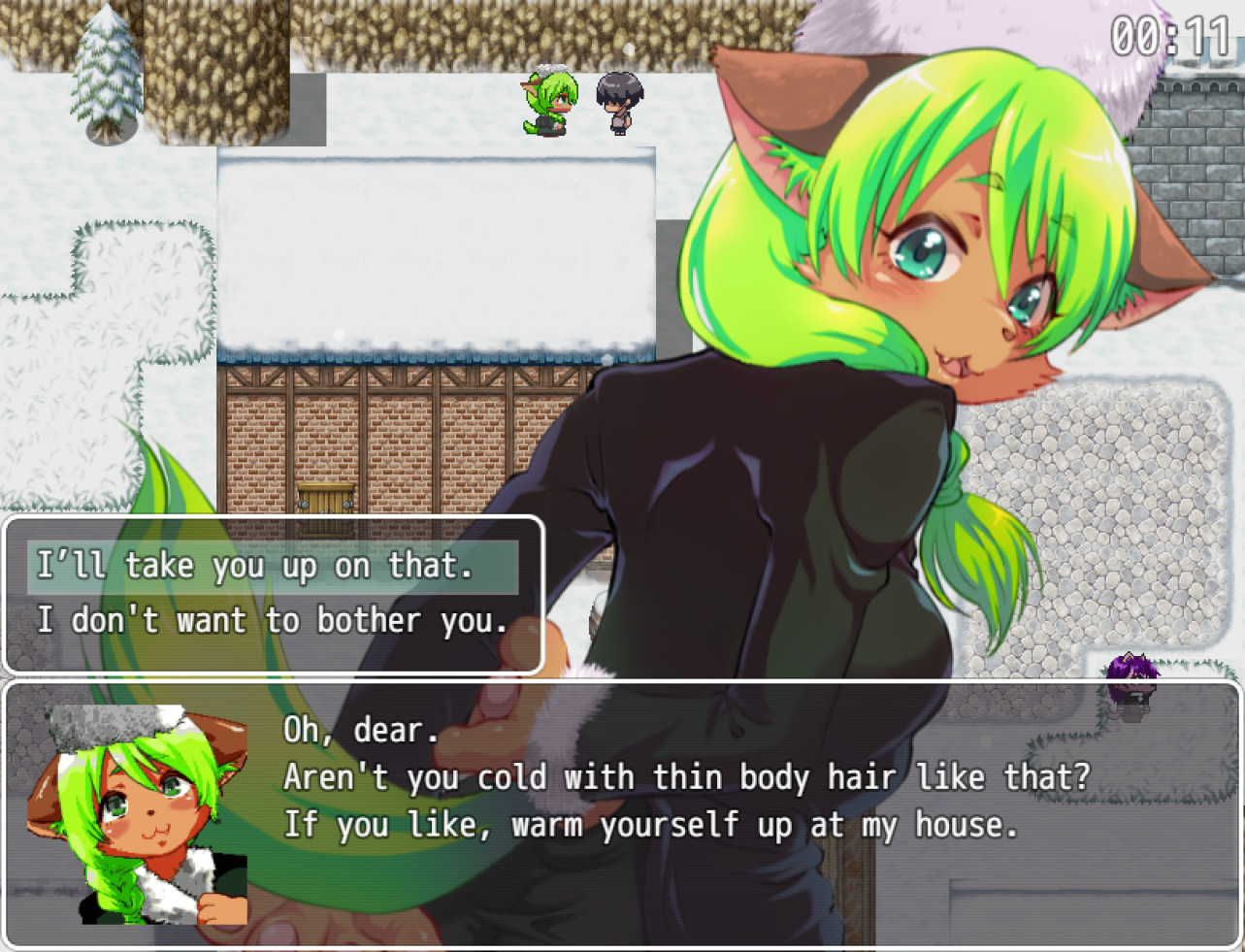Open the dialogue box to advance text
This screenshot has height=952, width=1245.
click(621, 815)
